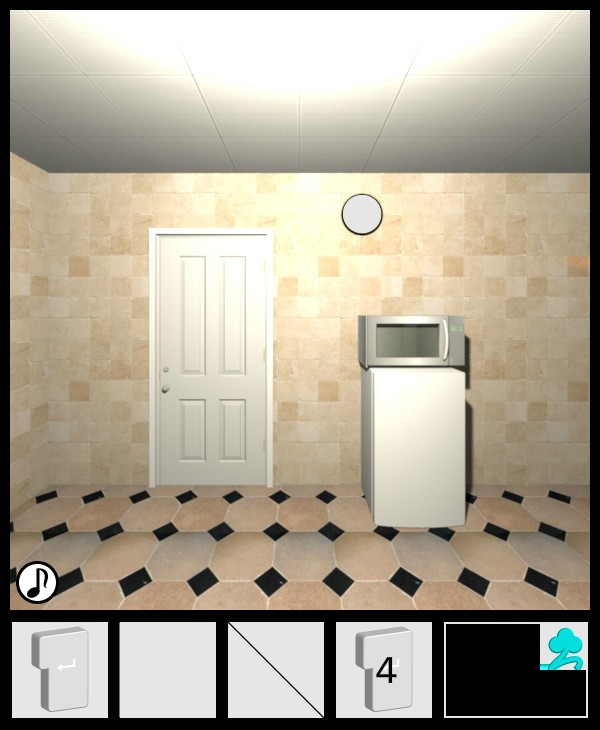Viewport: 600px width, 730px height.
Task: Toggle the music note sound button
Action: click(37, 582)
